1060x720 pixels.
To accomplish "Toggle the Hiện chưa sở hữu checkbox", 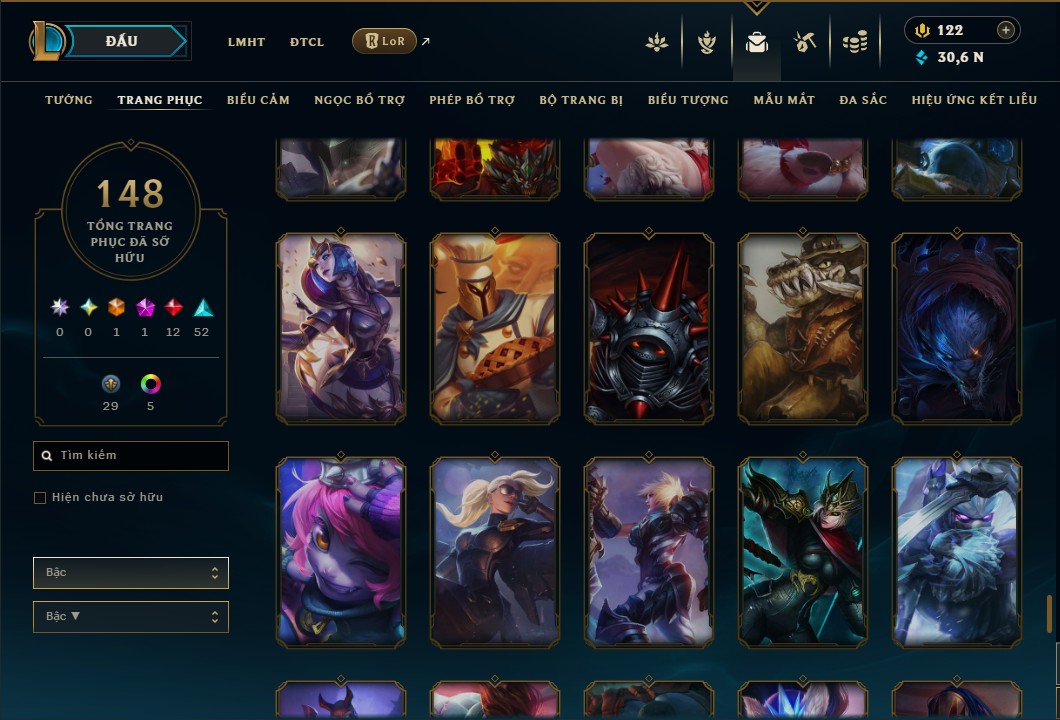I will [40, 498].
